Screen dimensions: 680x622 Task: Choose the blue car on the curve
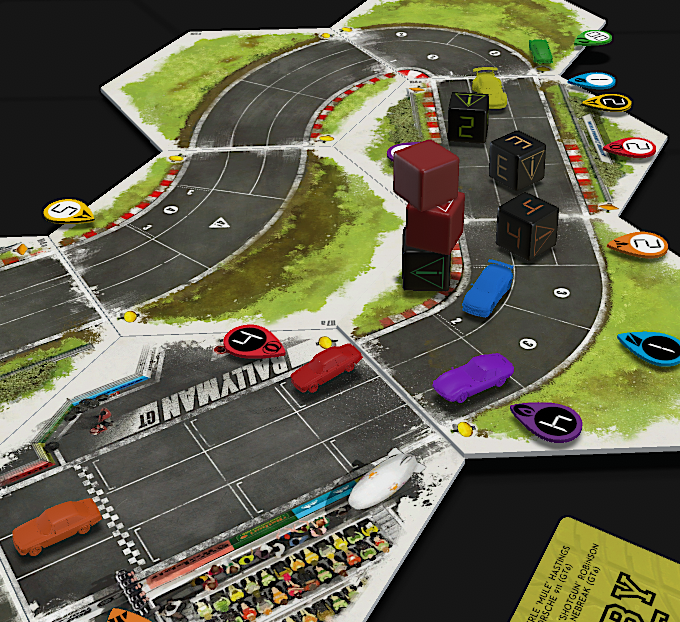488,288
